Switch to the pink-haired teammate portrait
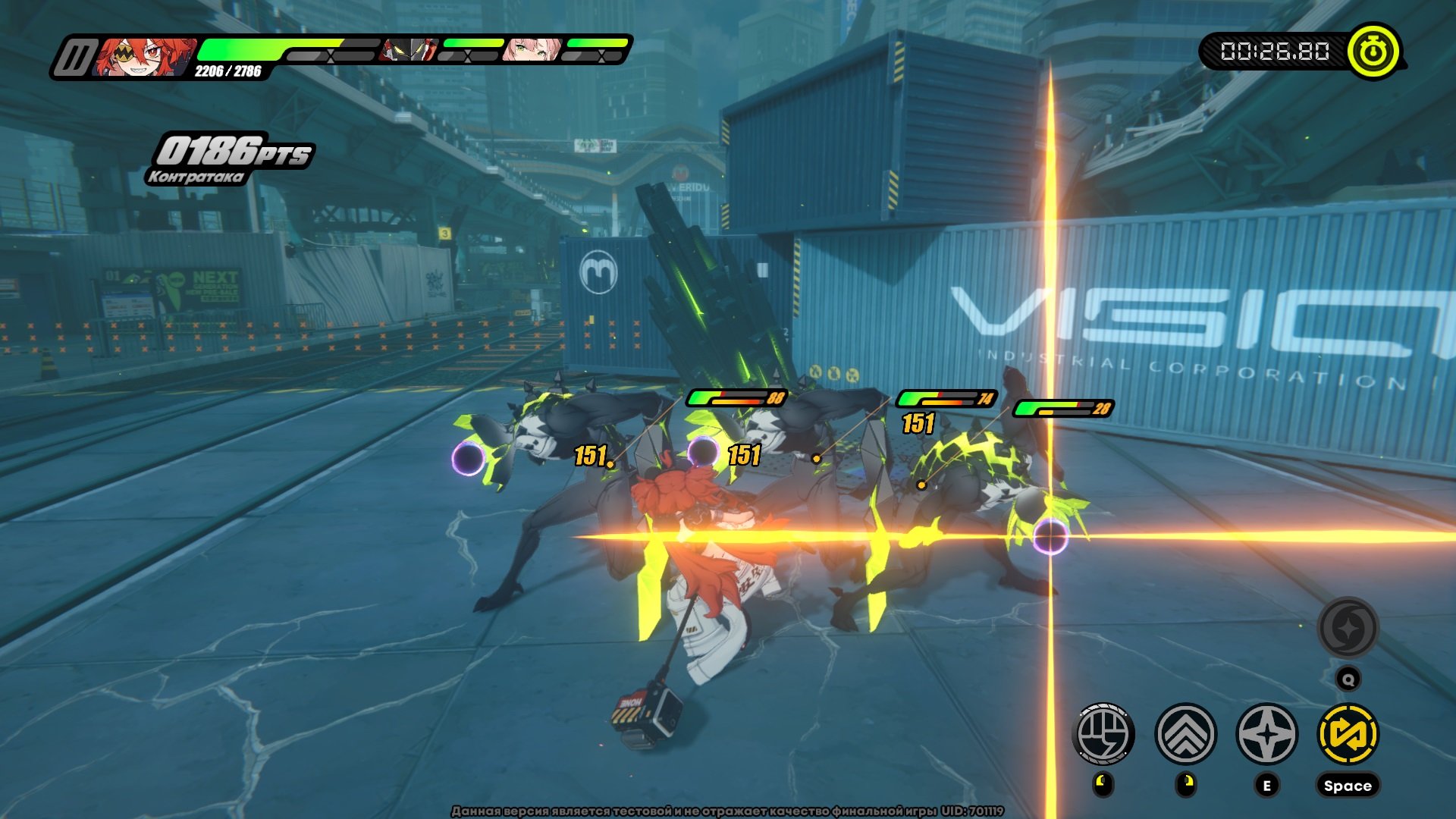The height and width of the screenshot is (819, 1456). click(x=532, y=50)
